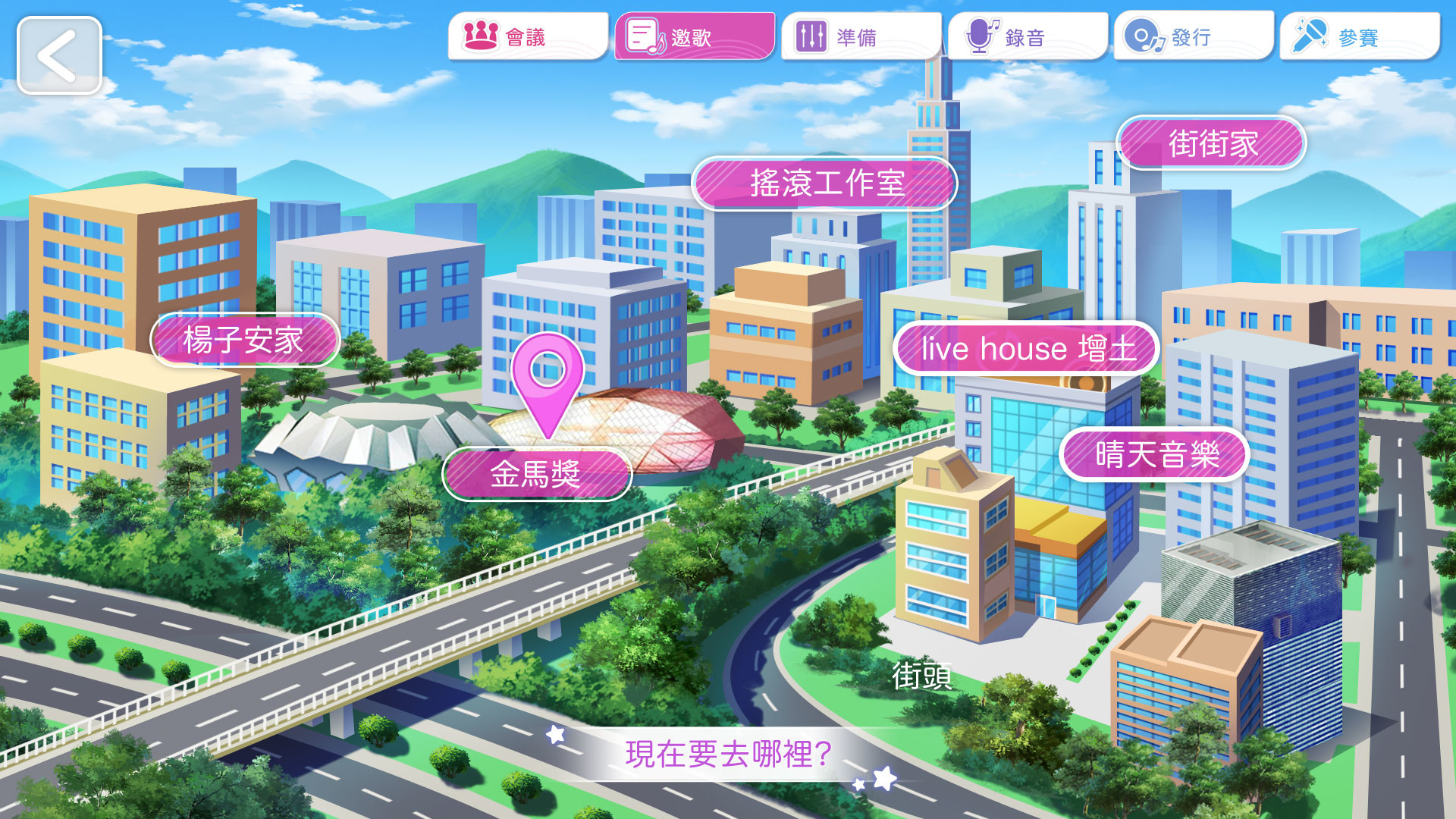Click the 錄音 microphone icon
1456x819 pixels.
coord(981,33)
